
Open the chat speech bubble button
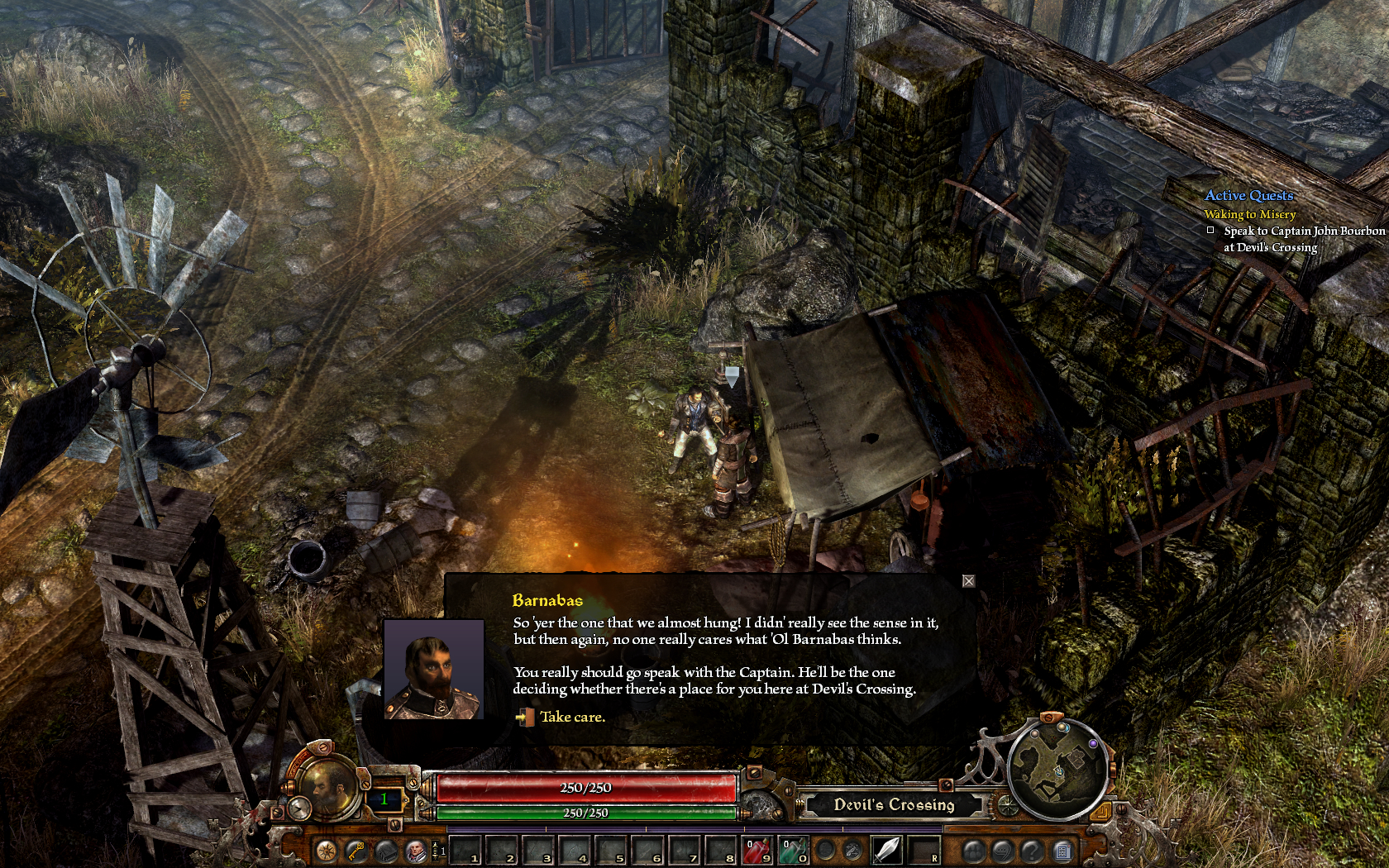click(1002, 850)
